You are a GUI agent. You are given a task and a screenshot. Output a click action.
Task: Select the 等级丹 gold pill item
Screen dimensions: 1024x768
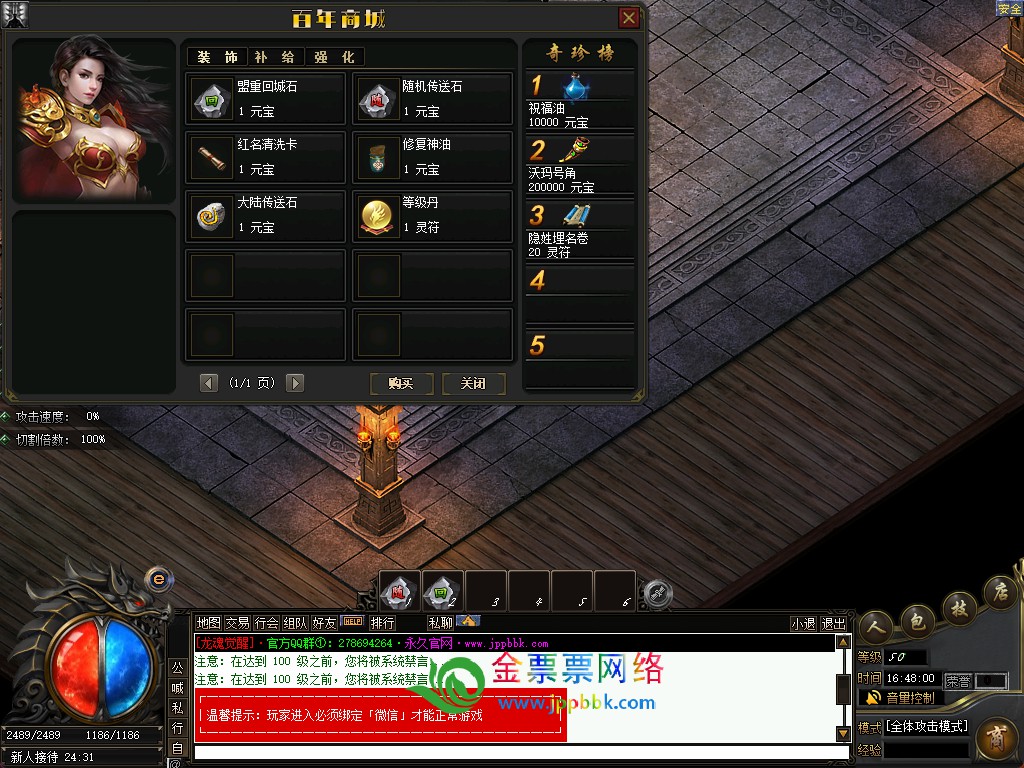pos(432,215)
